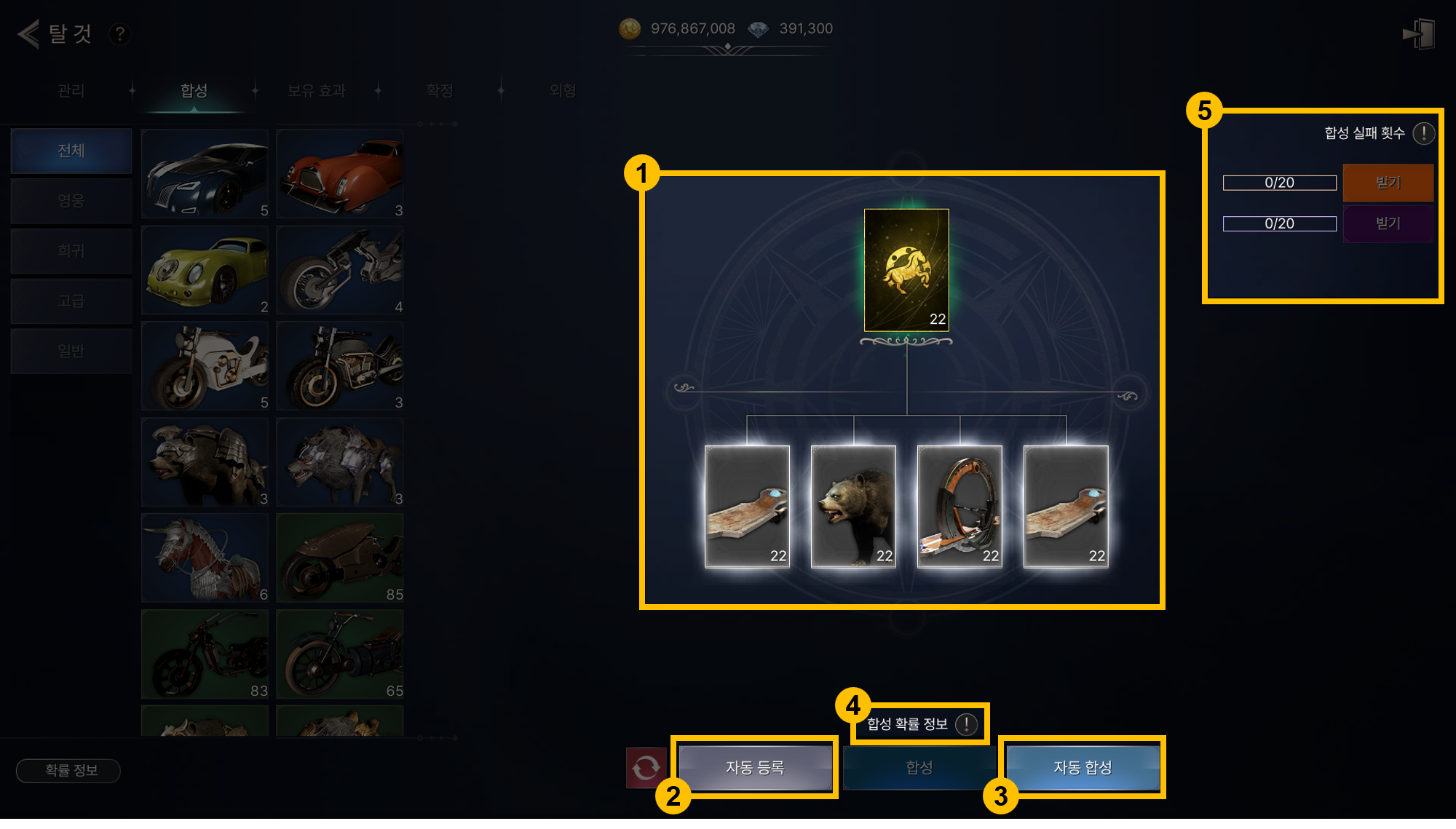
Task: Show 합성 실패 횟수 info tooltip
Action: pos(1423,133)
